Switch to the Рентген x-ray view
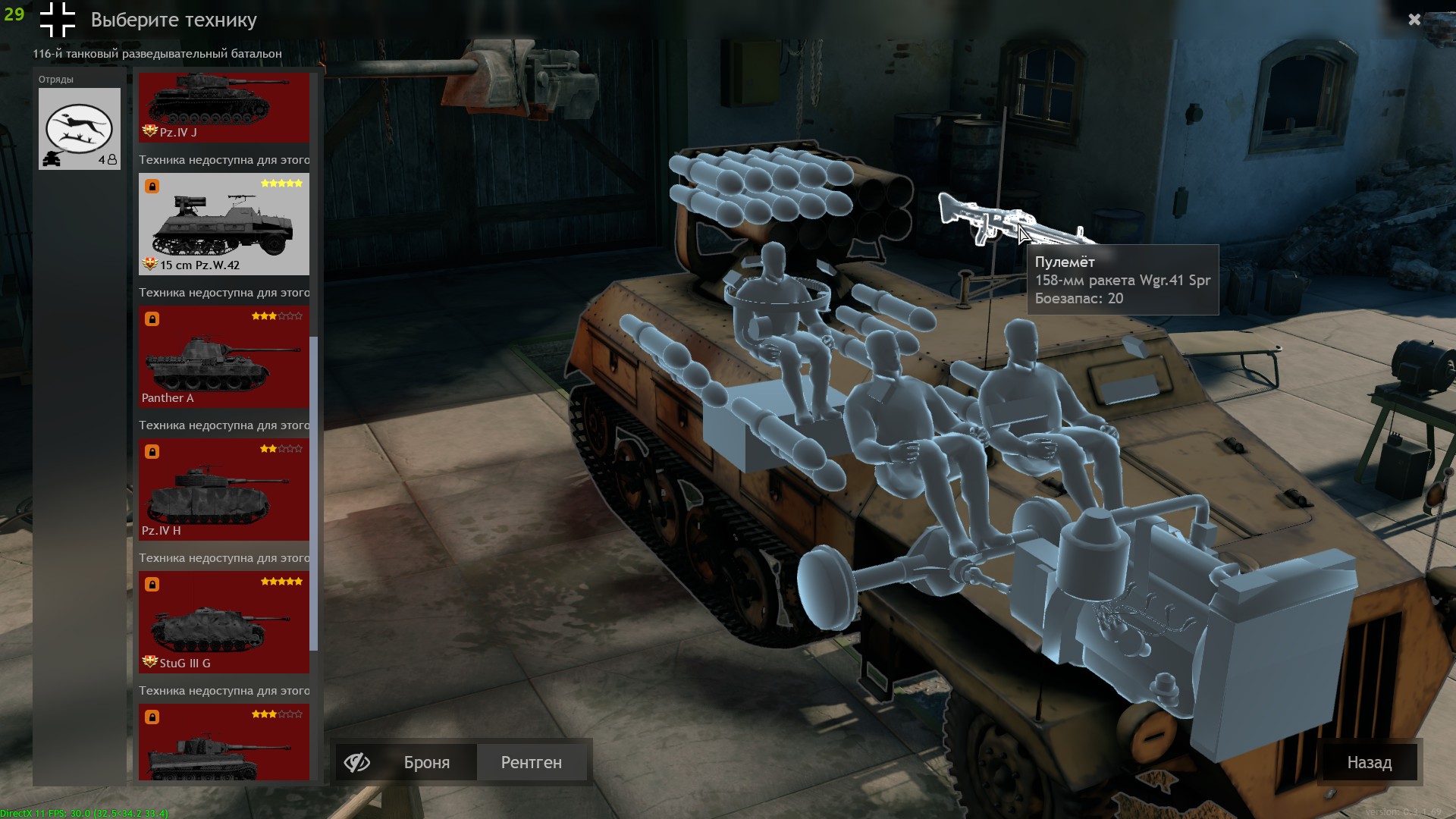1456x819 pixels. pyautogui.click(x=531, y=762)
